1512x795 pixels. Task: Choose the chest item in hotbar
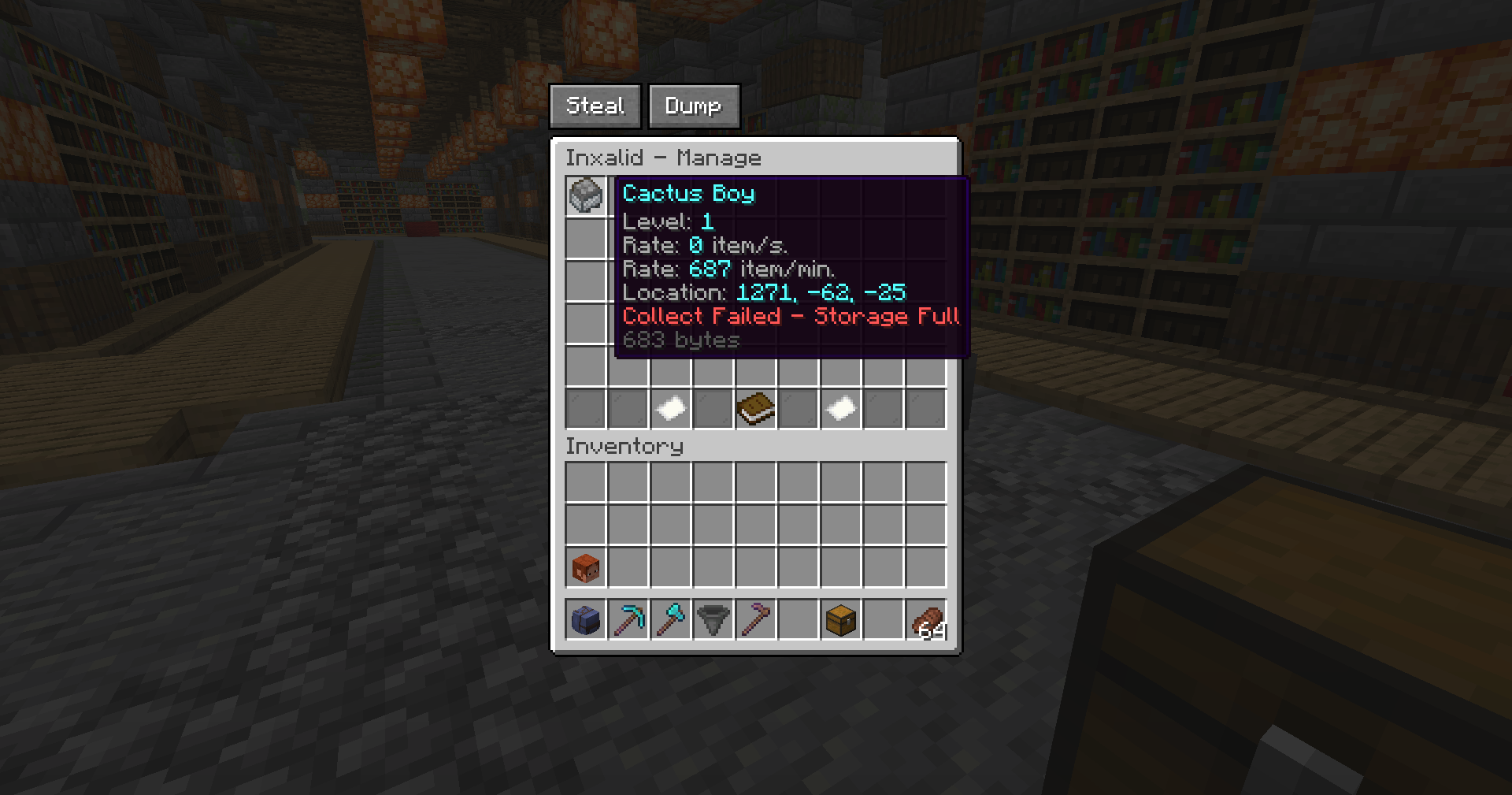(841, 620)
